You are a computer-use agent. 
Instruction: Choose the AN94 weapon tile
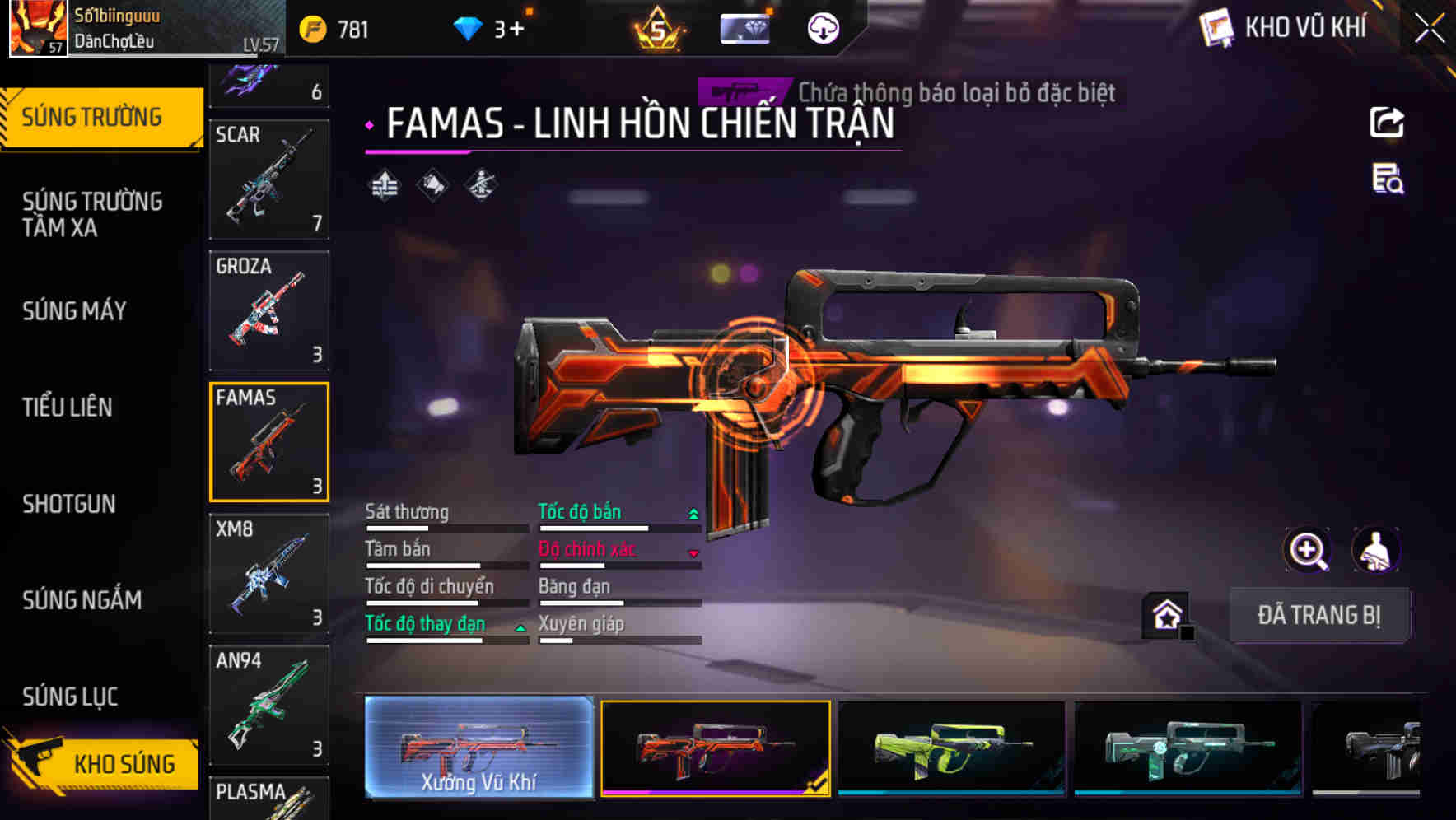point(269,706)
